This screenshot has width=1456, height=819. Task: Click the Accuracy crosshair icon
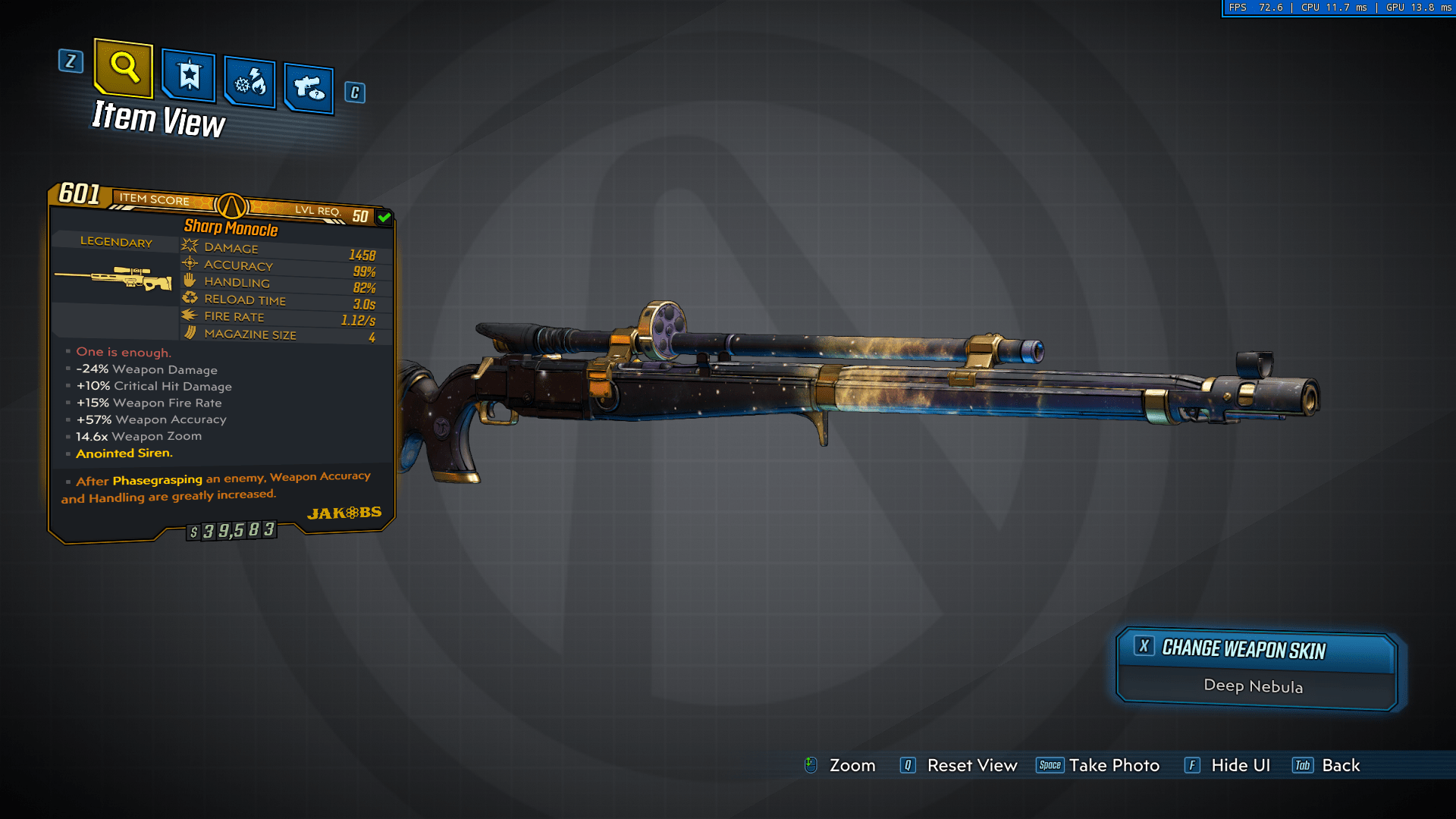pos(189,263)
